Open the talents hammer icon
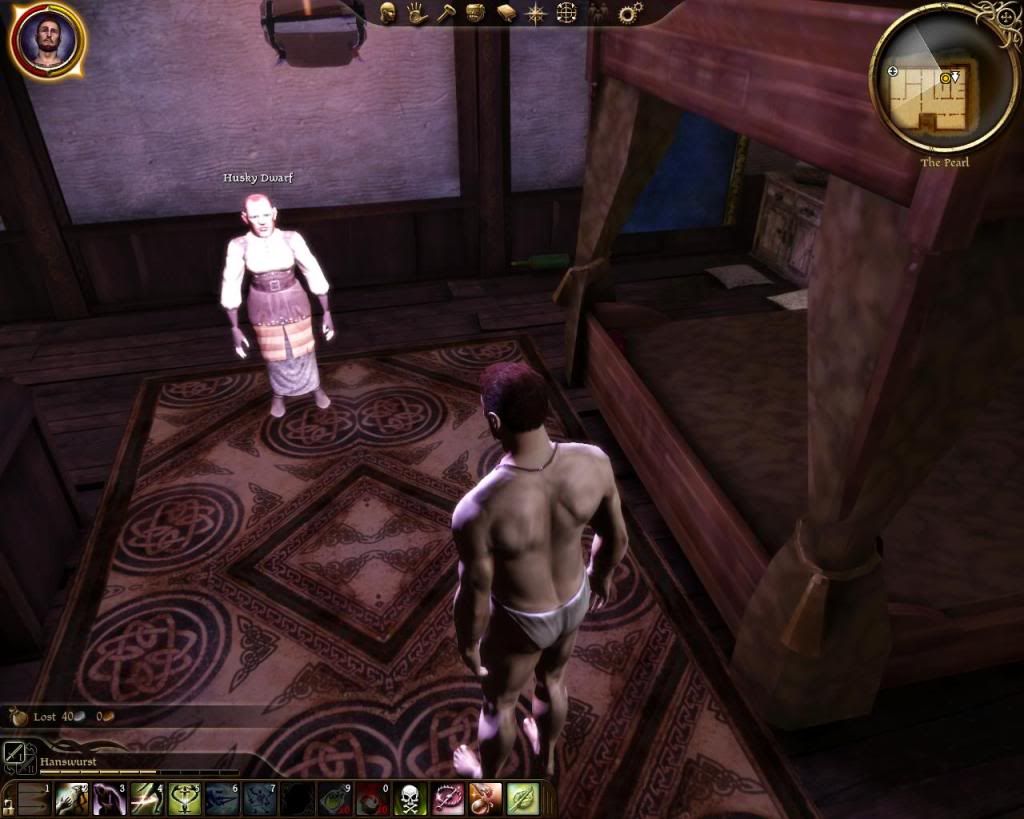 446,13
